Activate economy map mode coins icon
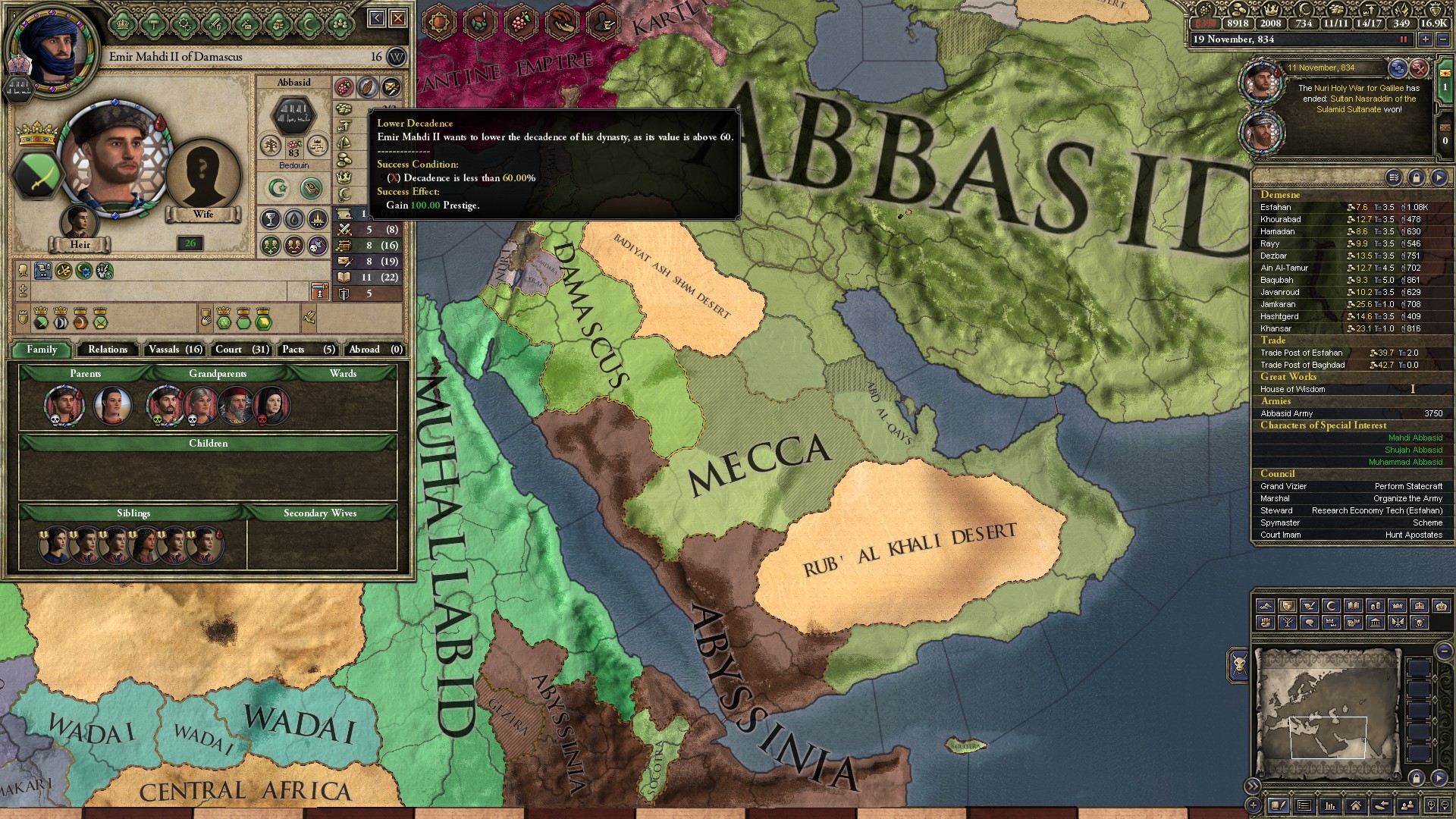The width and height of the screenshot is (1456, 819). click(1374, 607)
